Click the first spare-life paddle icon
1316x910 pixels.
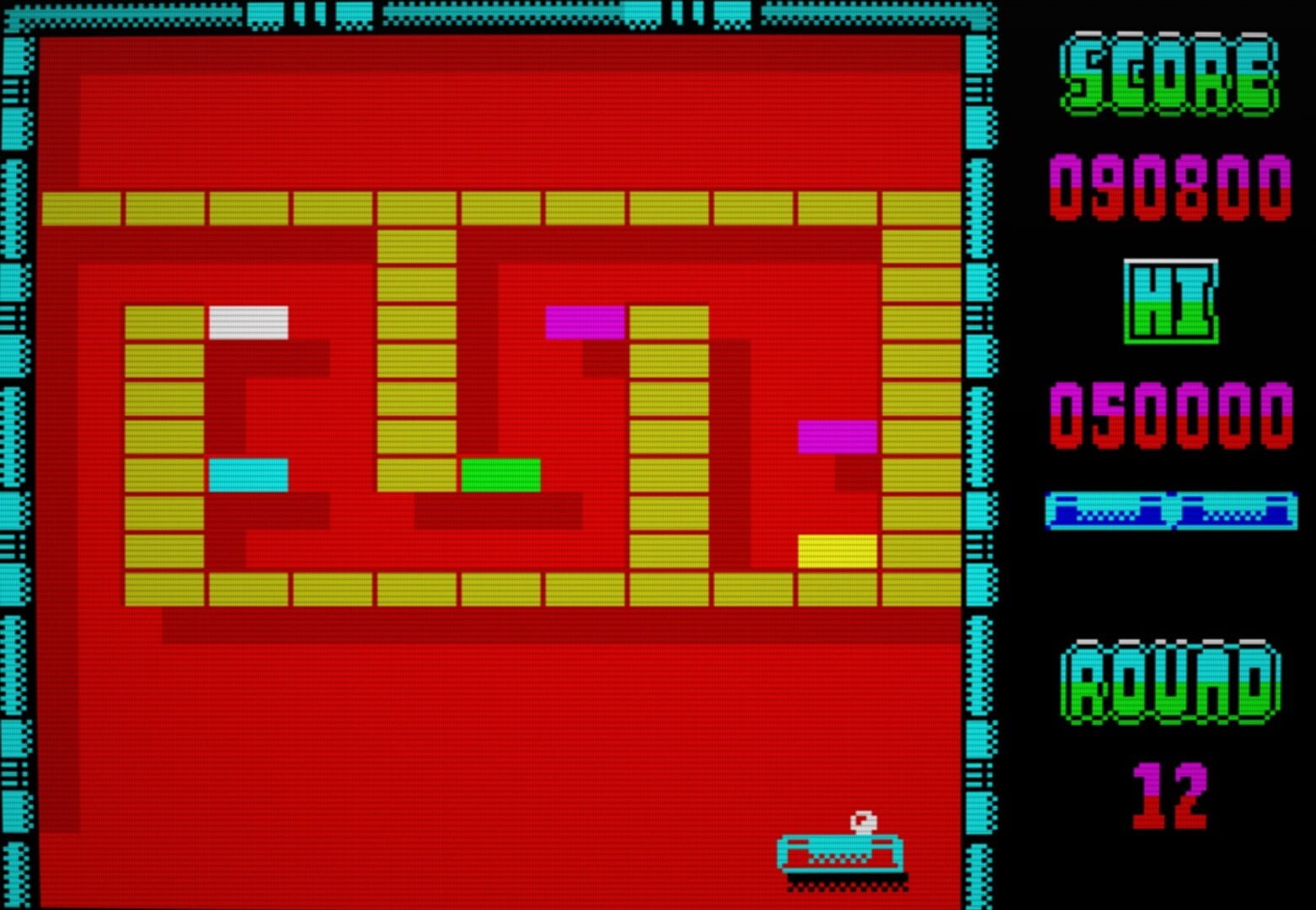coord(1105,508)
